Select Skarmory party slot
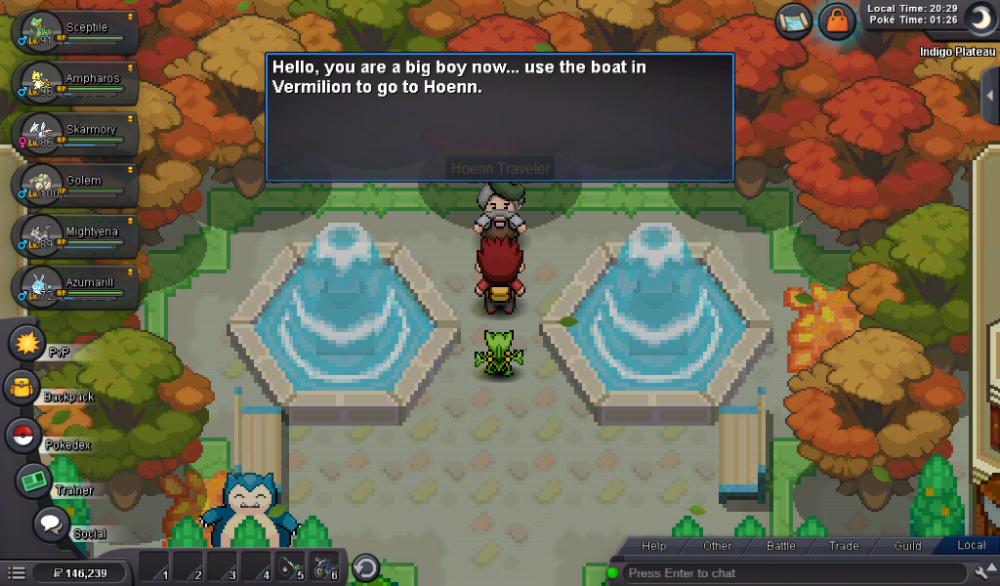 [75, 131]
